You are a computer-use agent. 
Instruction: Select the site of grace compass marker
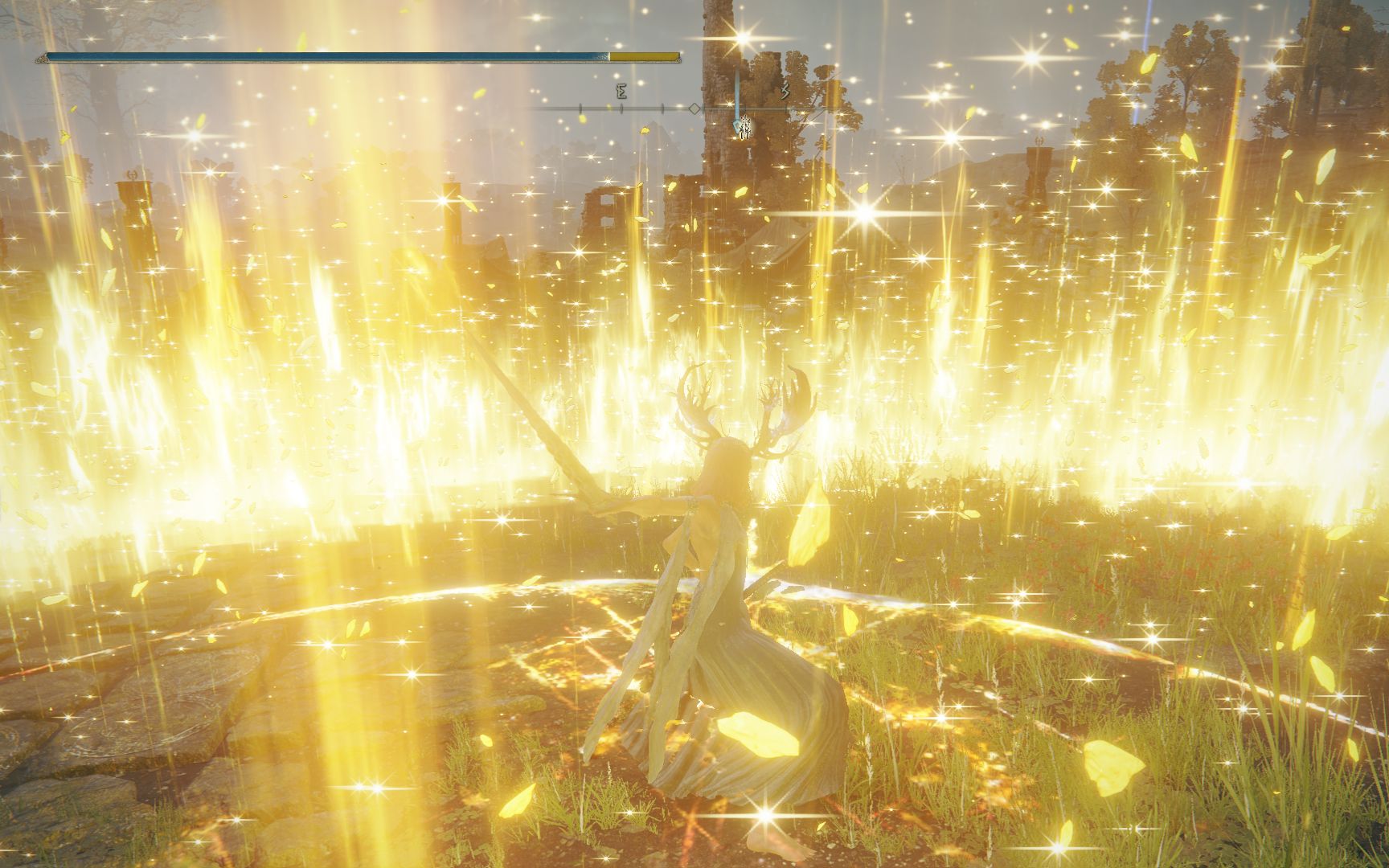click(745, 126)
